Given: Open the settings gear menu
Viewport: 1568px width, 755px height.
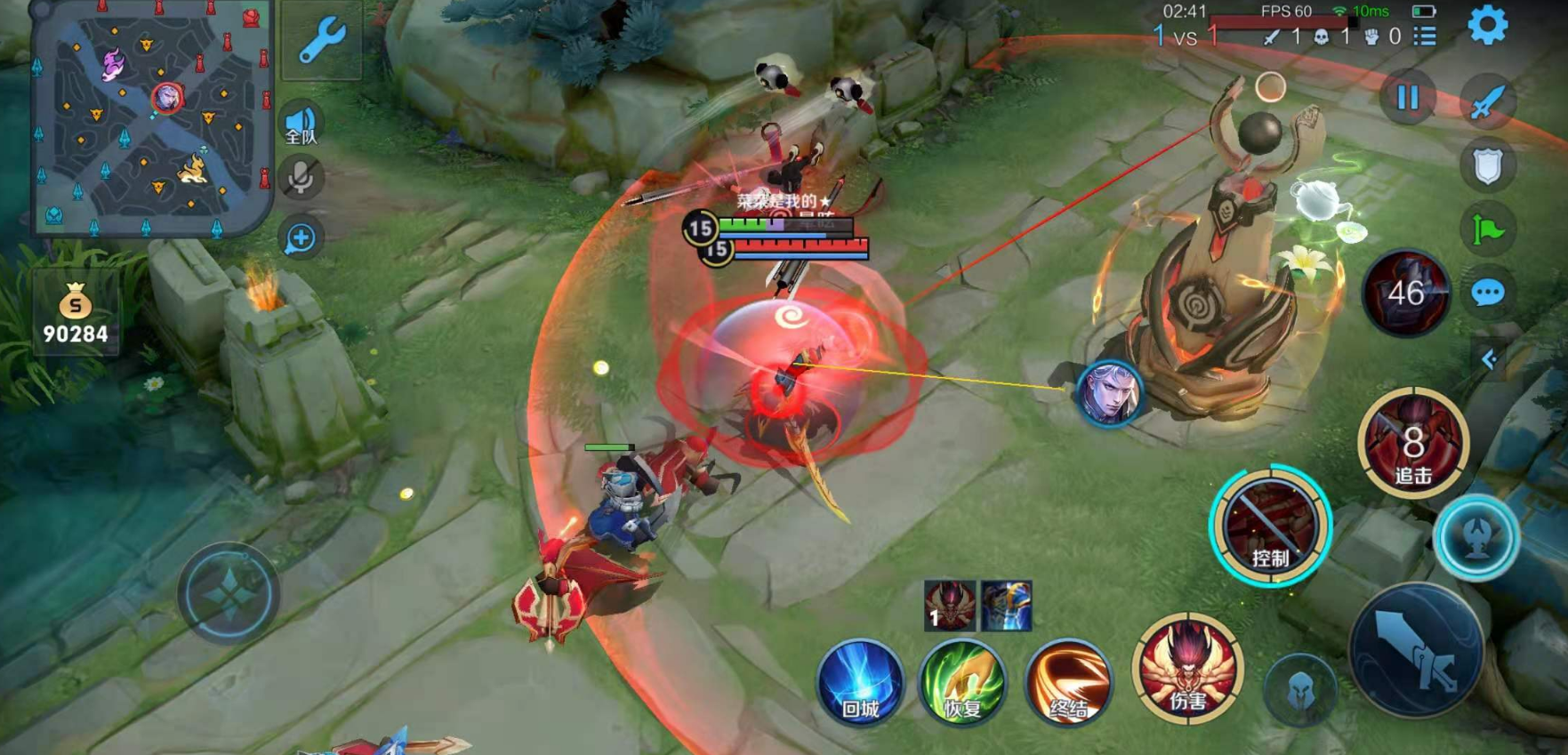Looking at the screenshot, I should click(1487, 25).
